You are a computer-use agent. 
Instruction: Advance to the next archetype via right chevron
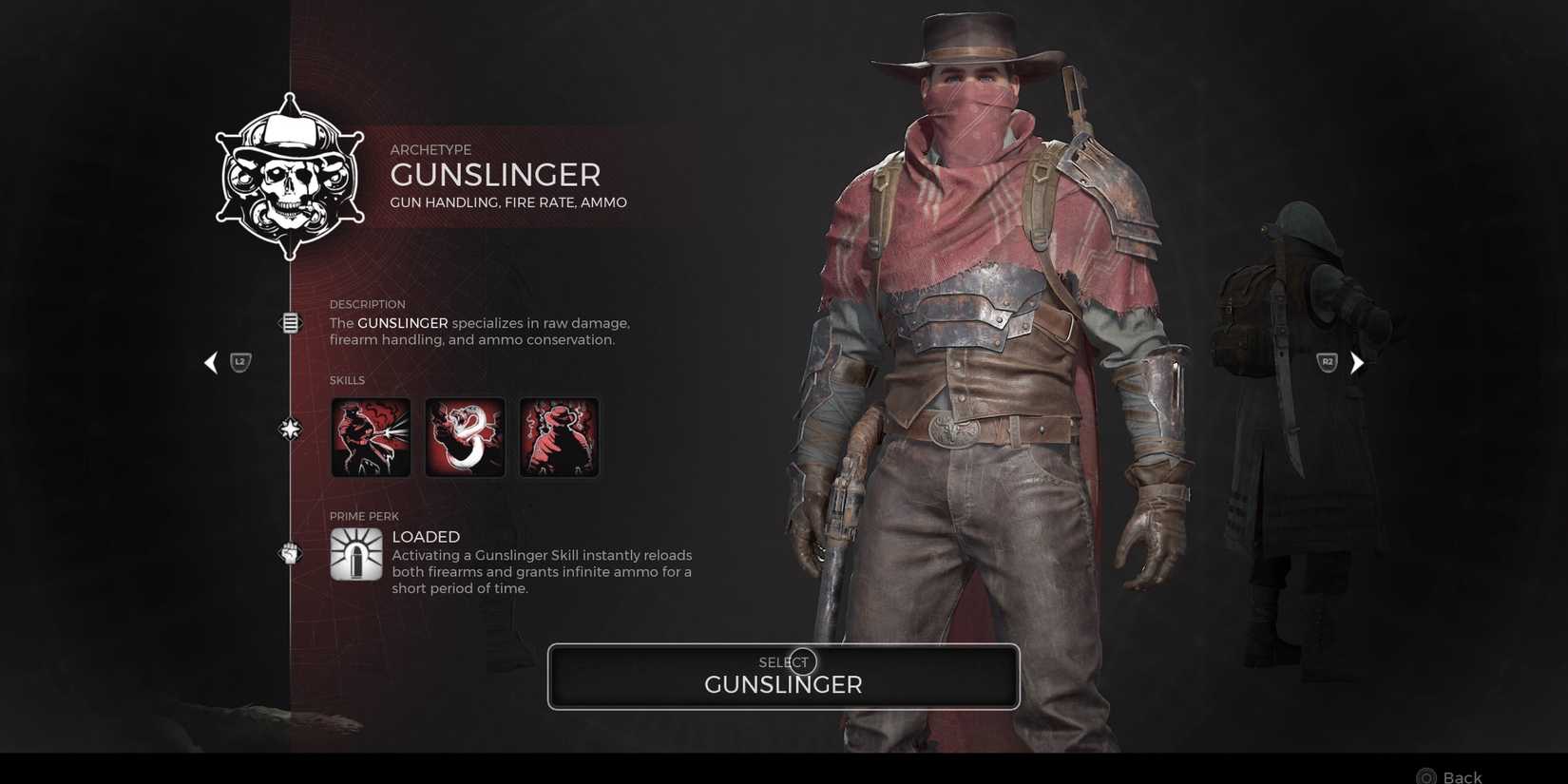tap(1357, 362)
